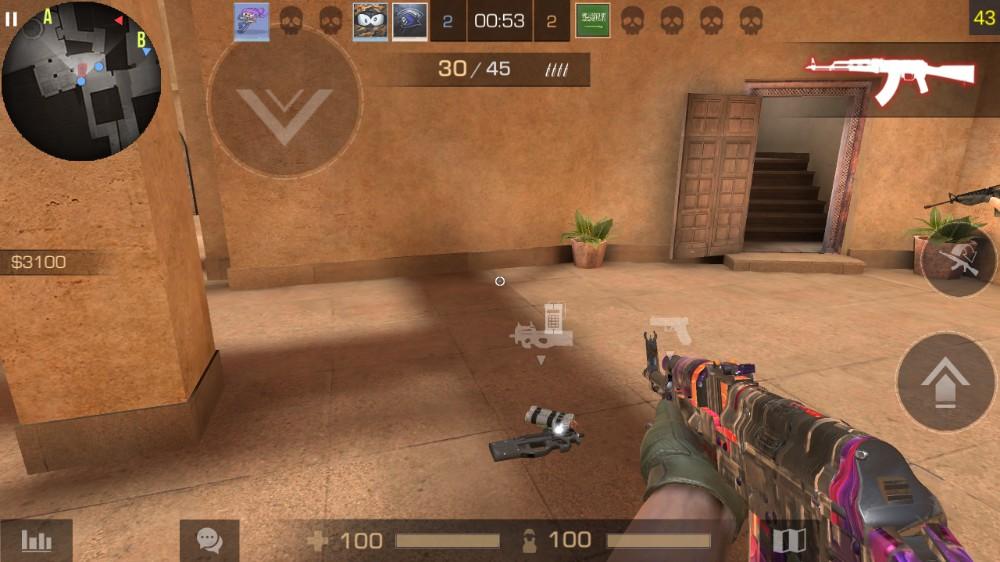
Task: Select the chameleon player avatar
Action: (251, 21)
